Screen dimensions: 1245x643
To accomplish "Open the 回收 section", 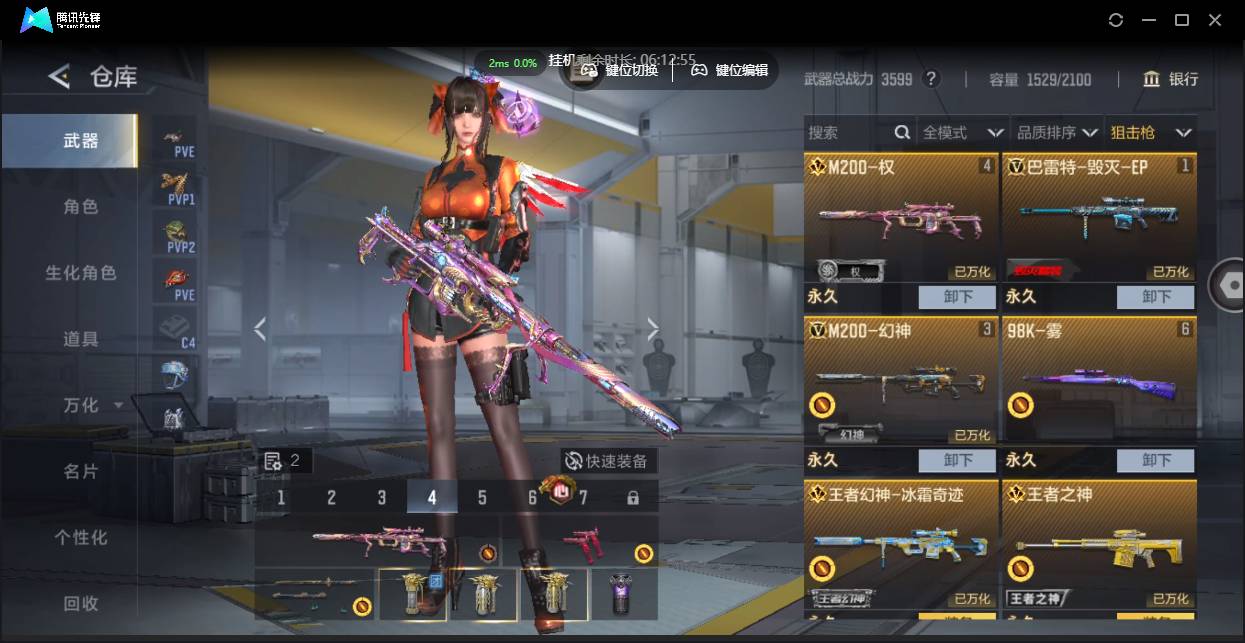I will [x=81, y=603].
